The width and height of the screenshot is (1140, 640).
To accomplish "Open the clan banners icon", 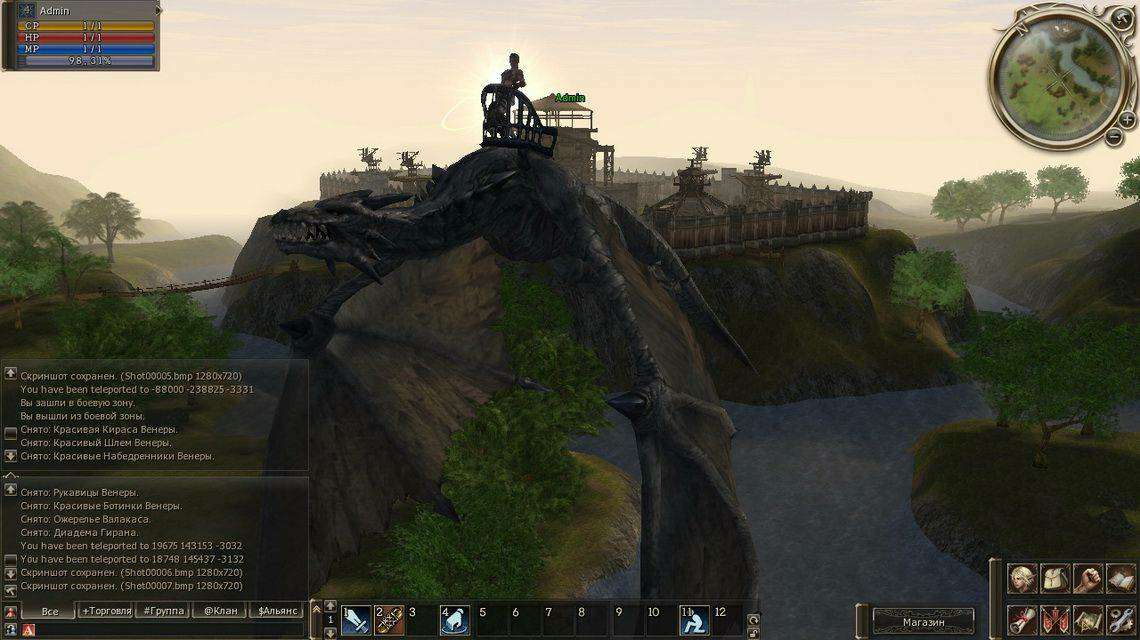I will 1055,619.
